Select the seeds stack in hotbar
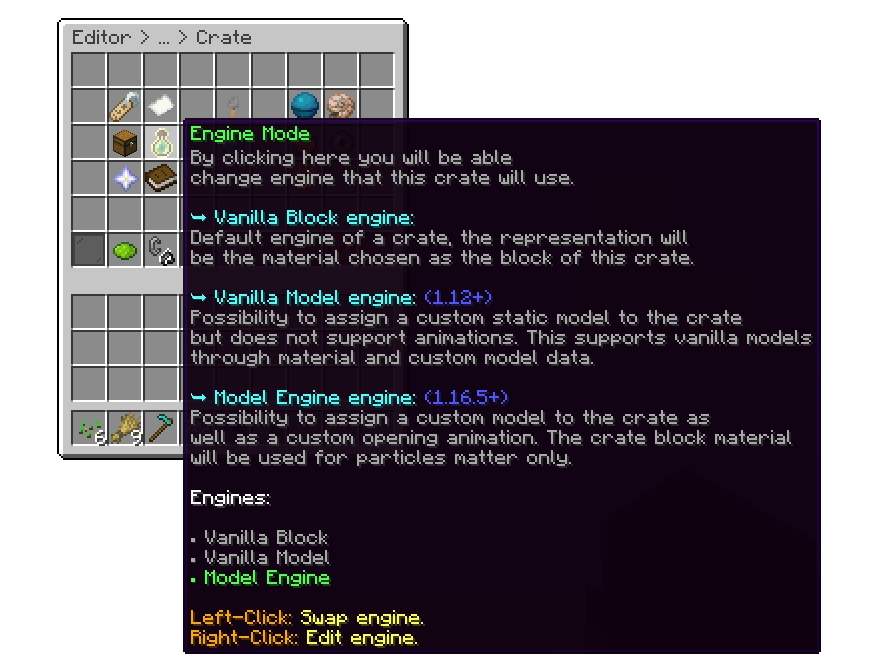Viewport: 869px width, 670px height. (89, 429)
